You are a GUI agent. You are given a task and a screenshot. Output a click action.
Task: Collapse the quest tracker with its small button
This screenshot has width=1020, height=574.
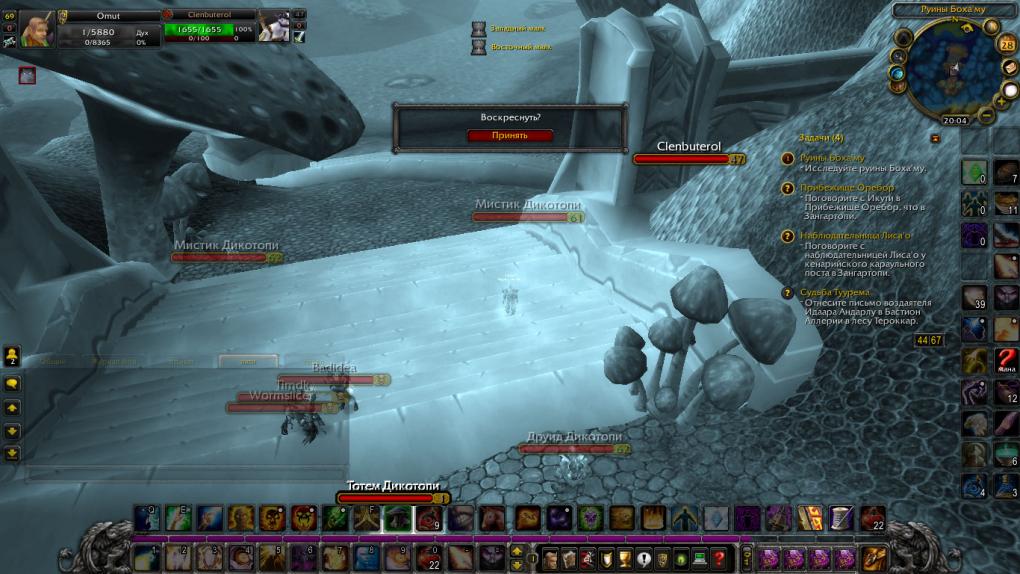pos(935,138)
